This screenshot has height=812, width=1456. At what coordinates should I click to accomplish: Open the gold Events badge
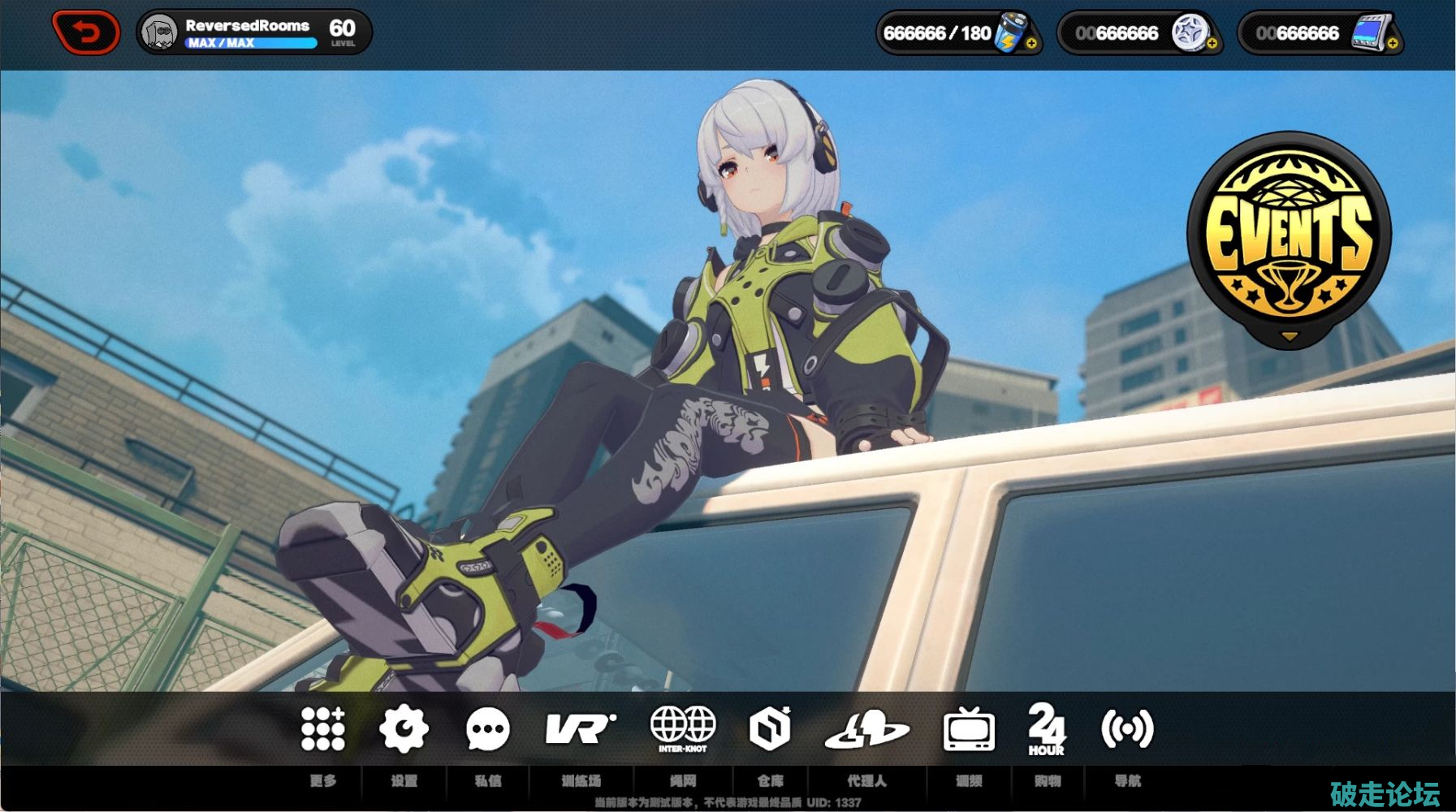click(x=1289, y=237)
